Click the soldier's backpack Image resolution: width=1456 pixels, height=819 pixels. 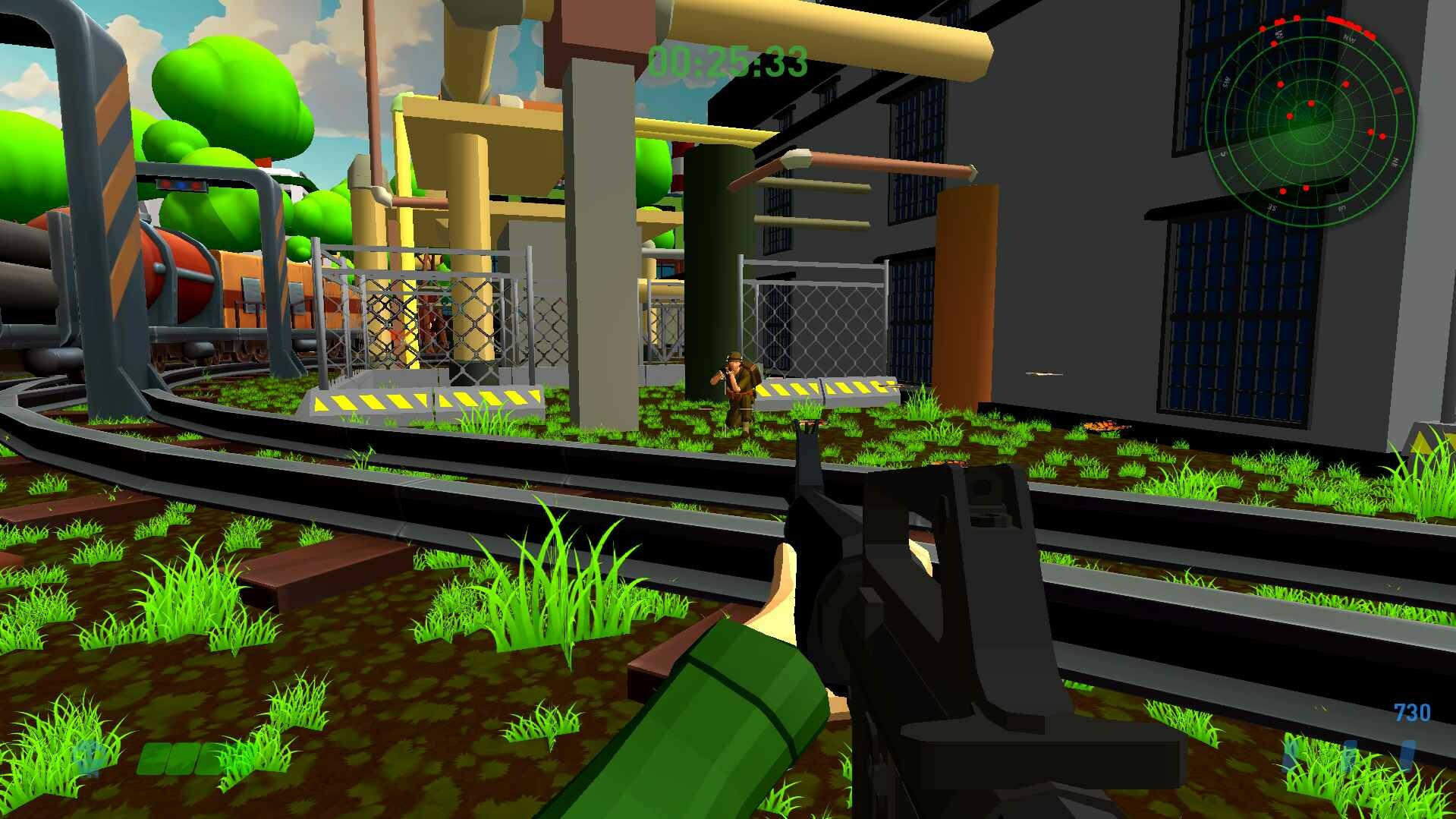(753, 373)
